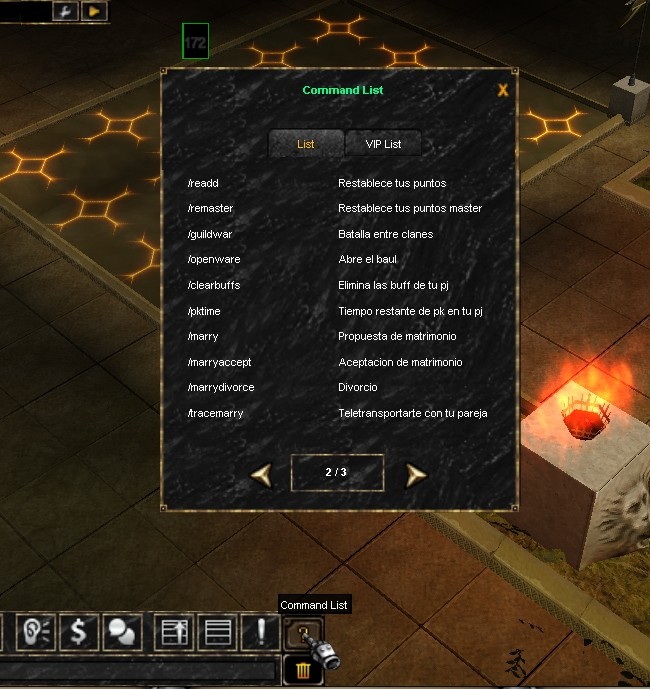650x689 pixels.
Task: Open the wrench settings button
Action: [68, 11]
